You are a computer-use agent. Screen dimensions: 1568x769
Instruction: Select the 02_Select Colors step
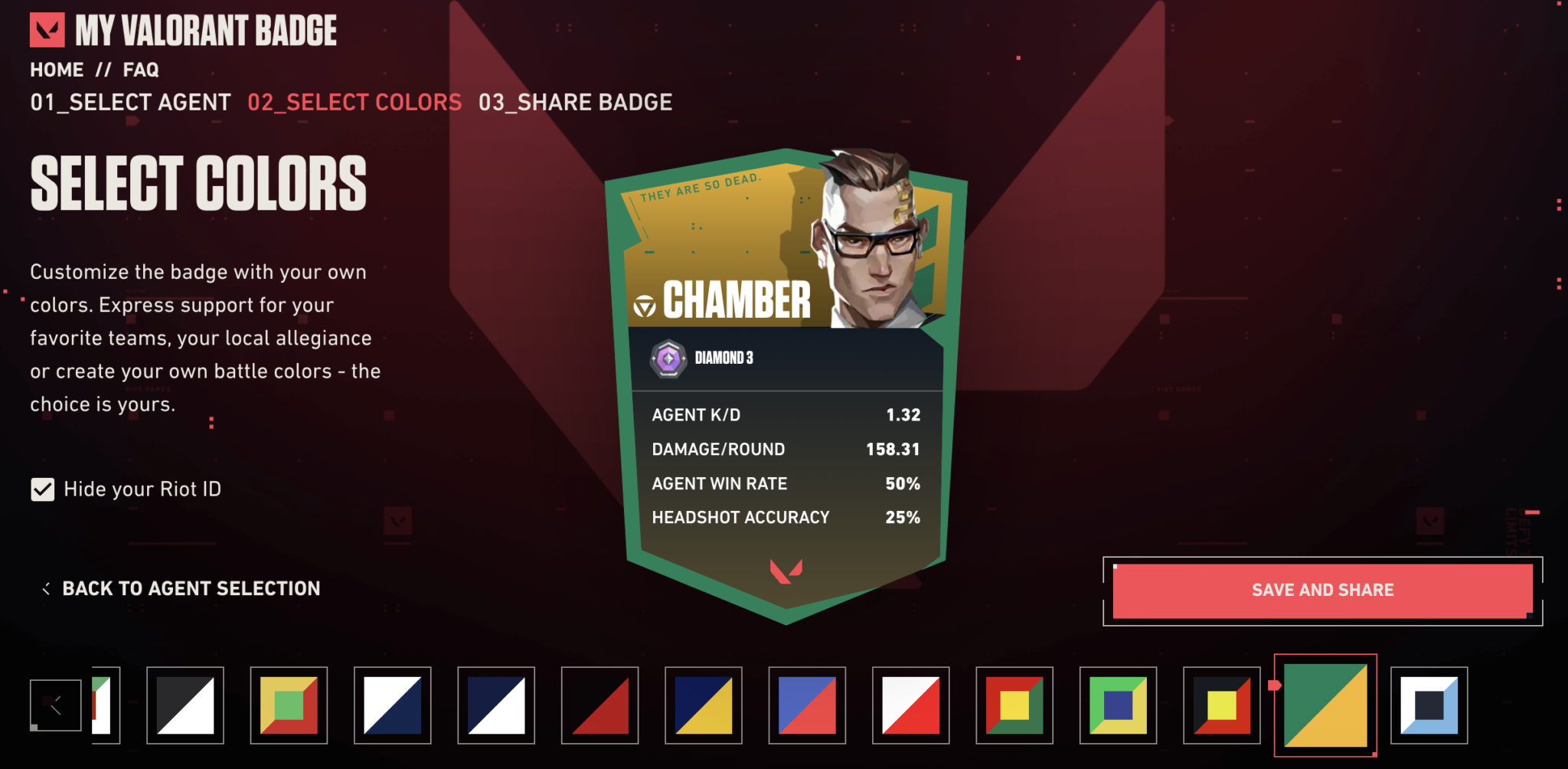[x=354, y=102]
